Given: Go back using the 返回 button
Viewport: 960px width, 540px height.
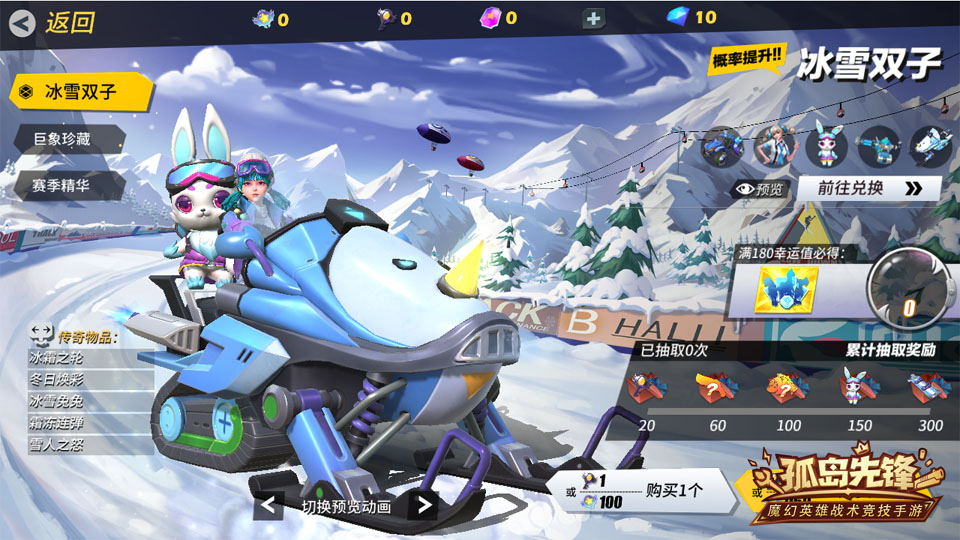Looking at the screenshot, I should (55, 22).
